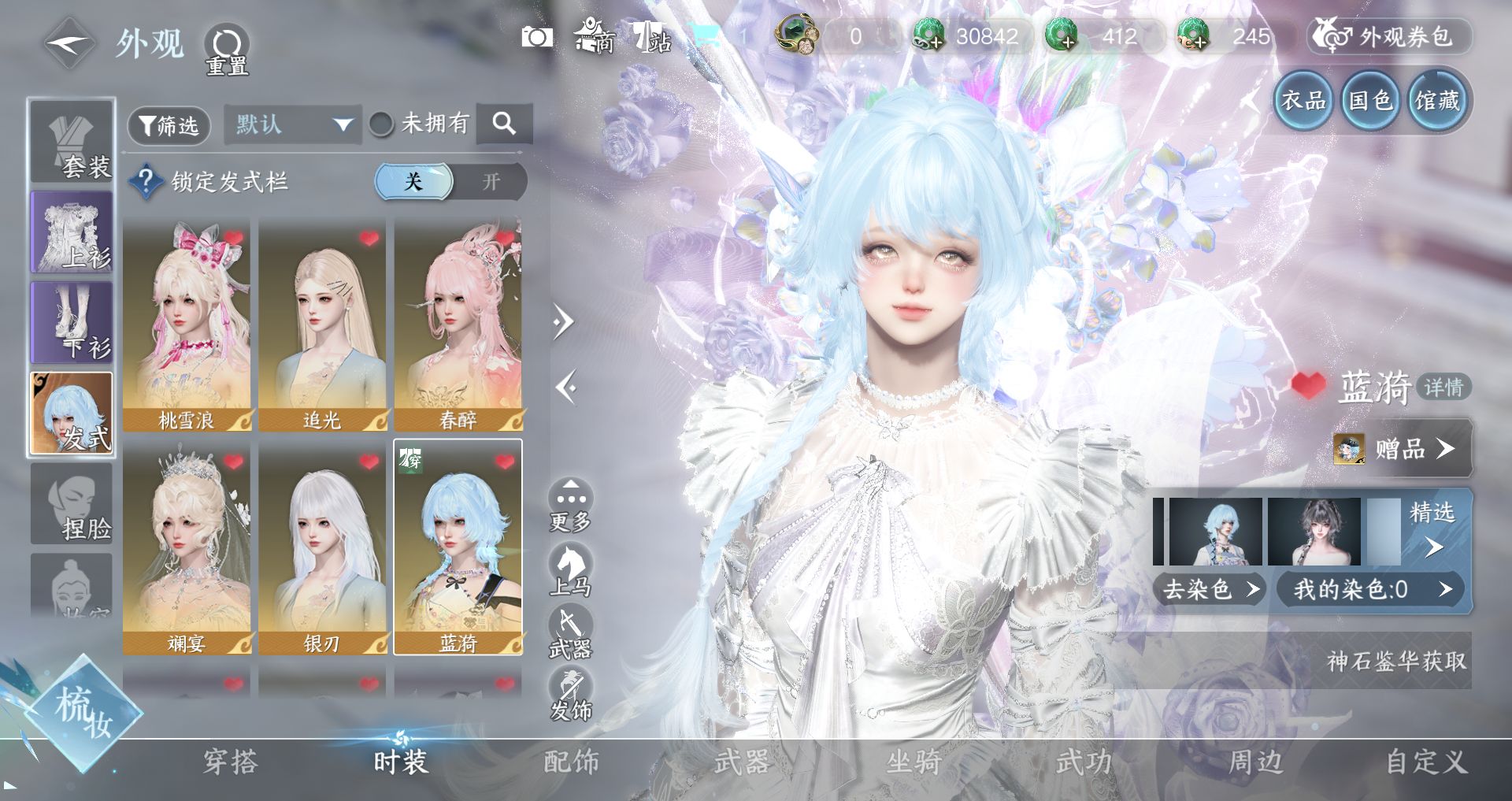Open the 捏脸 face customization category
1512x801 pixels.
point(72,504)
